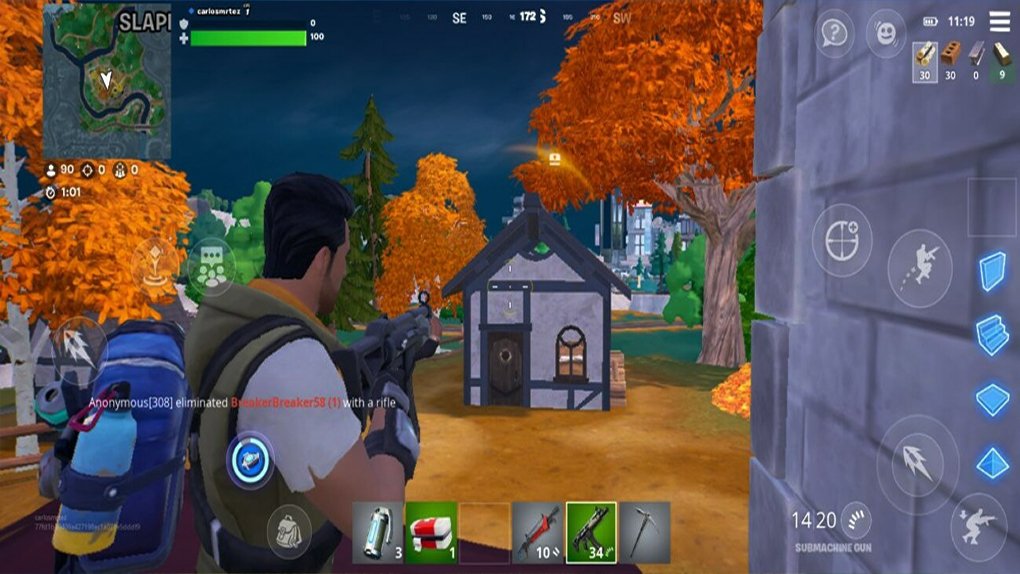Open the quick chat speech bubble
This screenshot has height=574, width=1020.
pyautogui.click(x=836, y=33)
